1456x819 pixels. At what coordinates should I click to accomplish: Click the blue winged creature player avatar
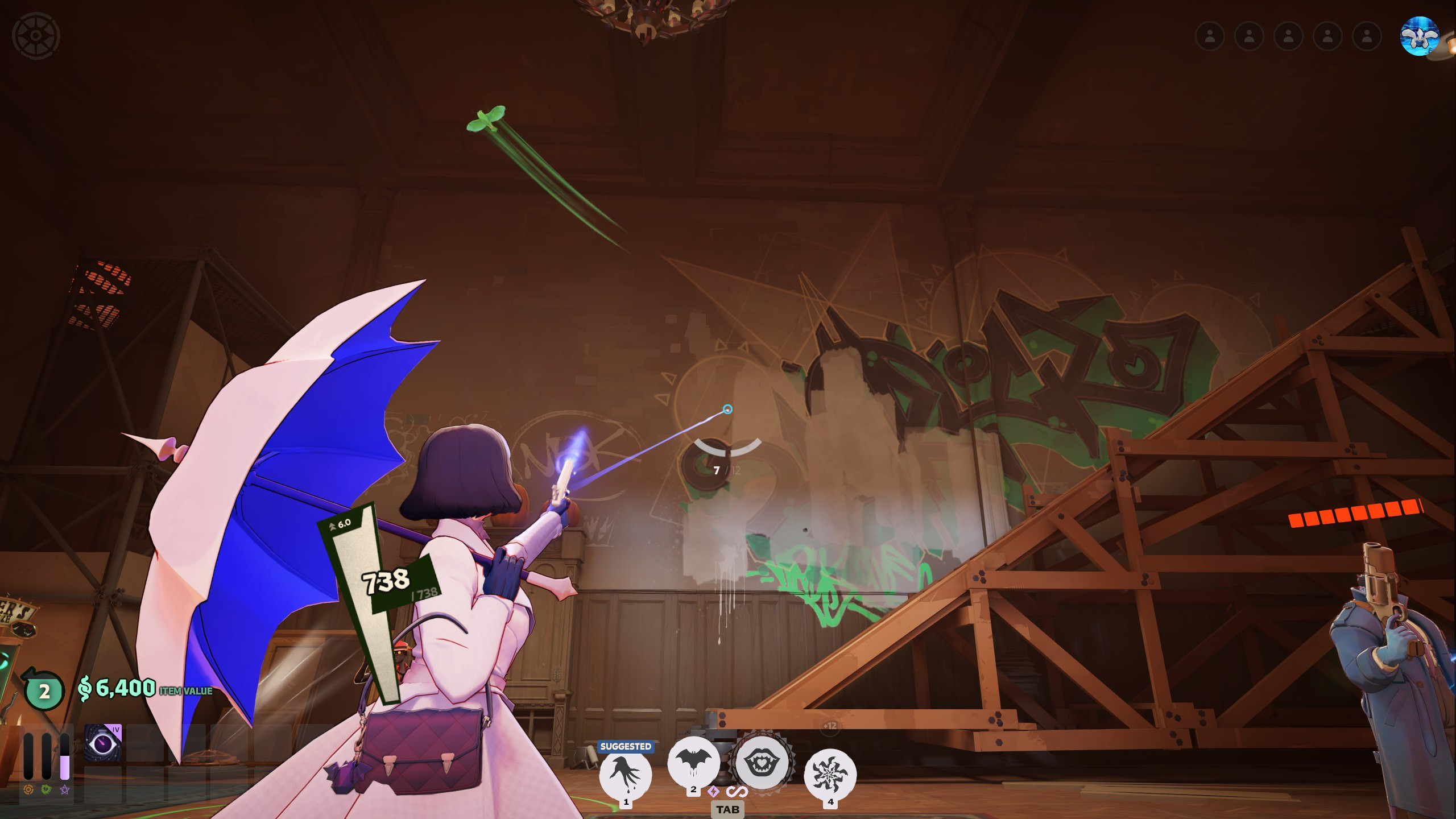click(1420, 36)
